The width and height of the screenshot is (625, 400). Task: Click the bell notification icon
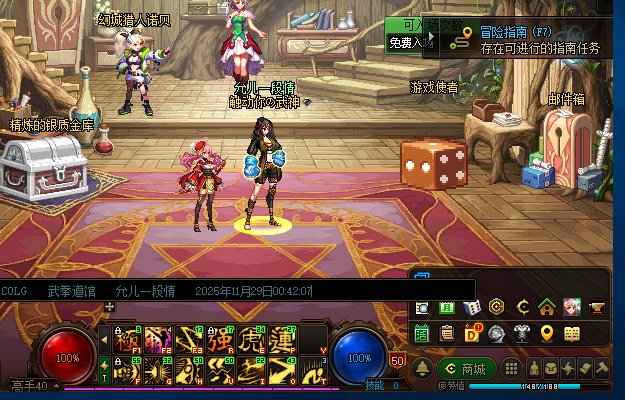click(421, 368)
